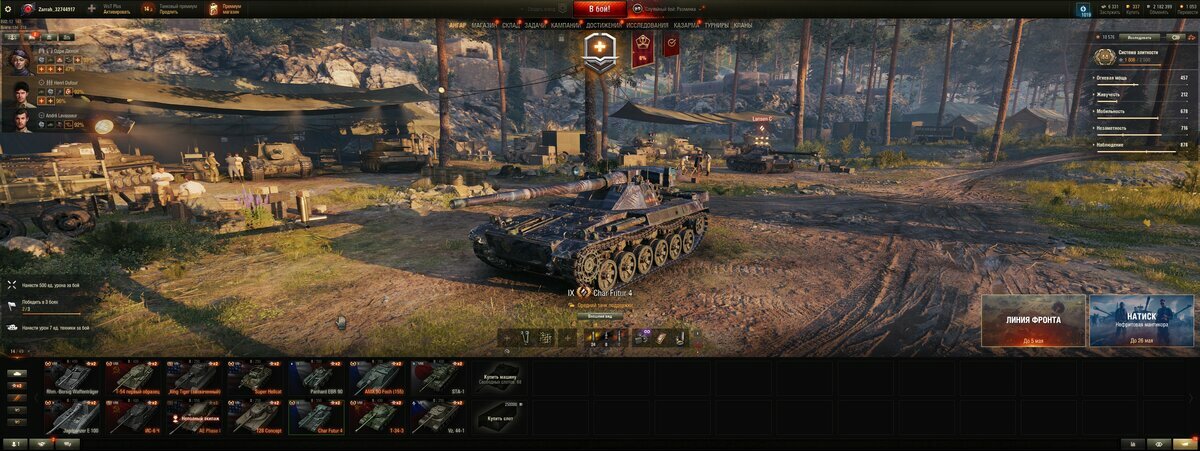Open the ЛИНИЯ ФРОНТА event banner

[x=1033, y=320]
